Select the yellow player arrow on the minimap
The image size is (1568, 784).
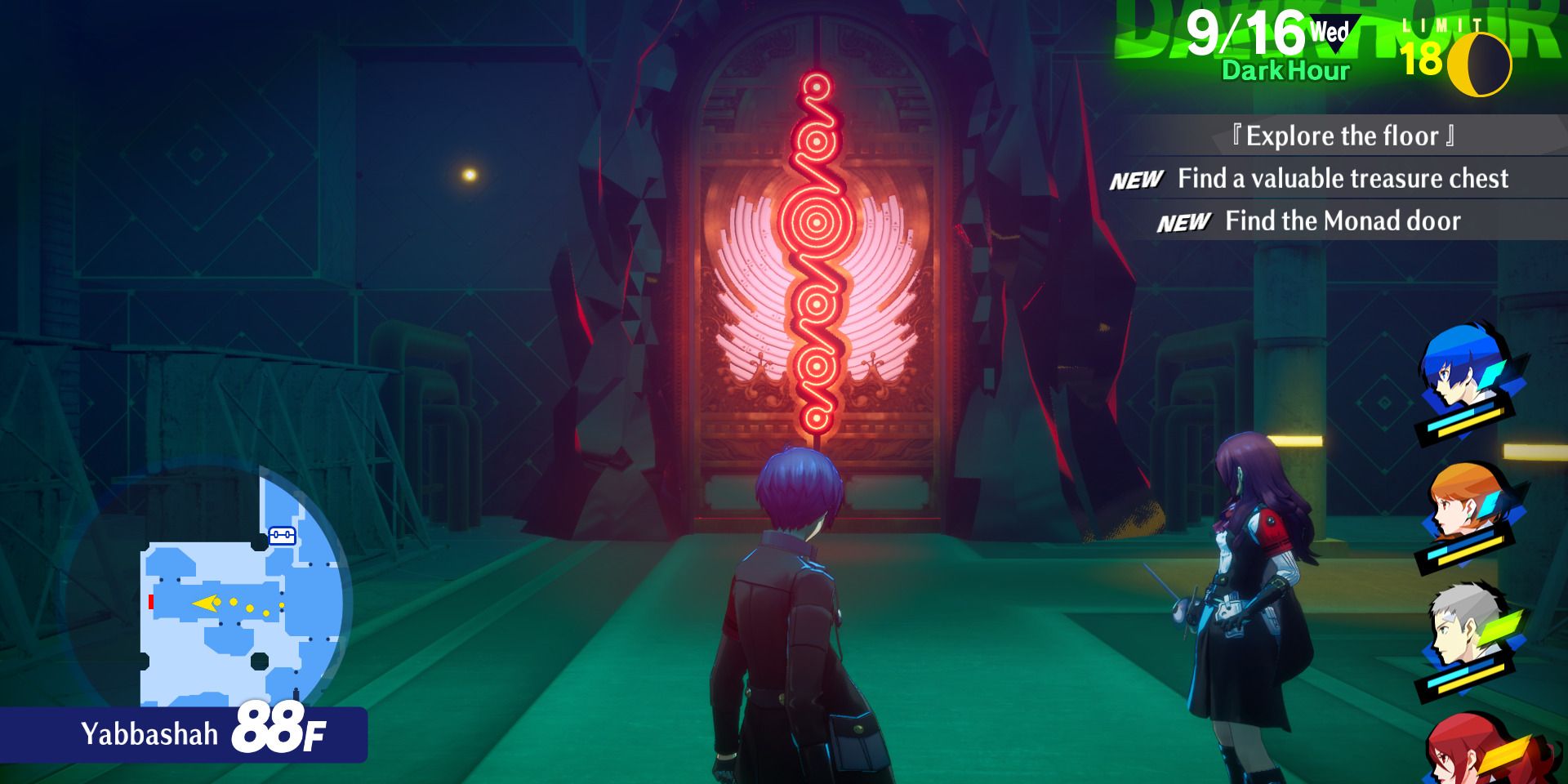point(205,601)
